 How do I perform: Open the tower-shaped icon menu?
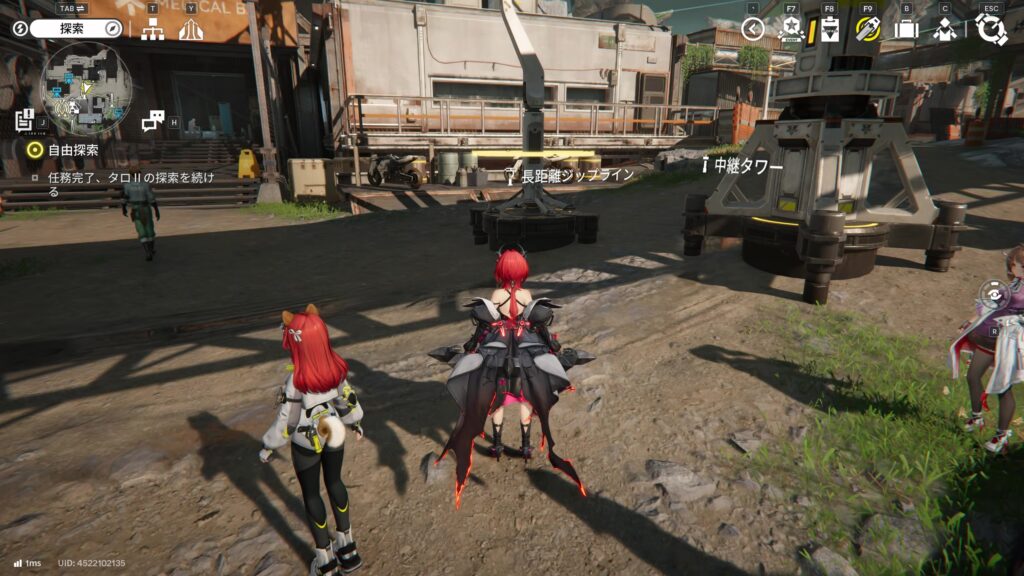[x=191, y=29]
